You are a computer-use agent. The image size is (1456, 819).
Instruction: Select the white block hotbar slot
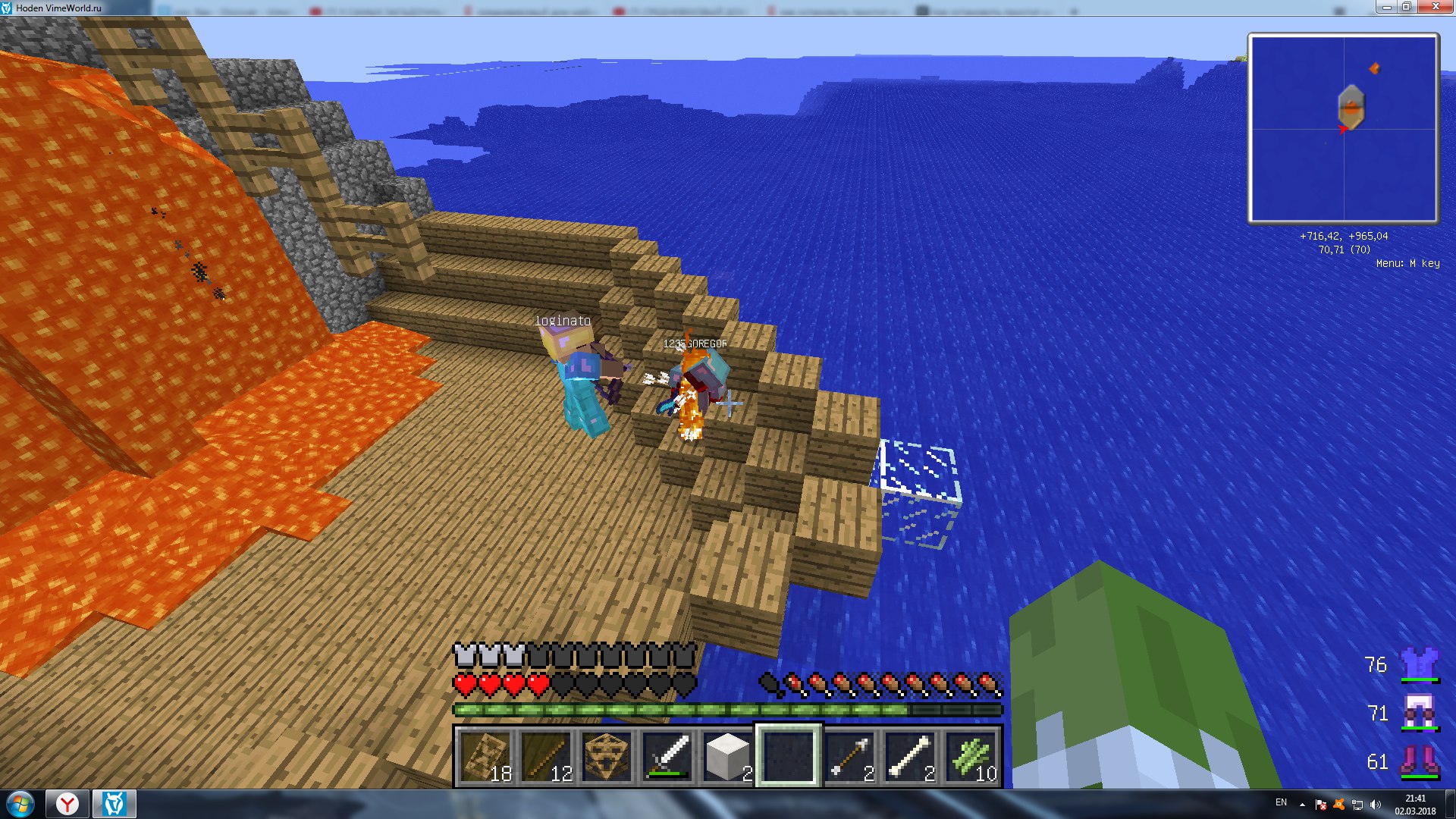[x=728, y=756]
